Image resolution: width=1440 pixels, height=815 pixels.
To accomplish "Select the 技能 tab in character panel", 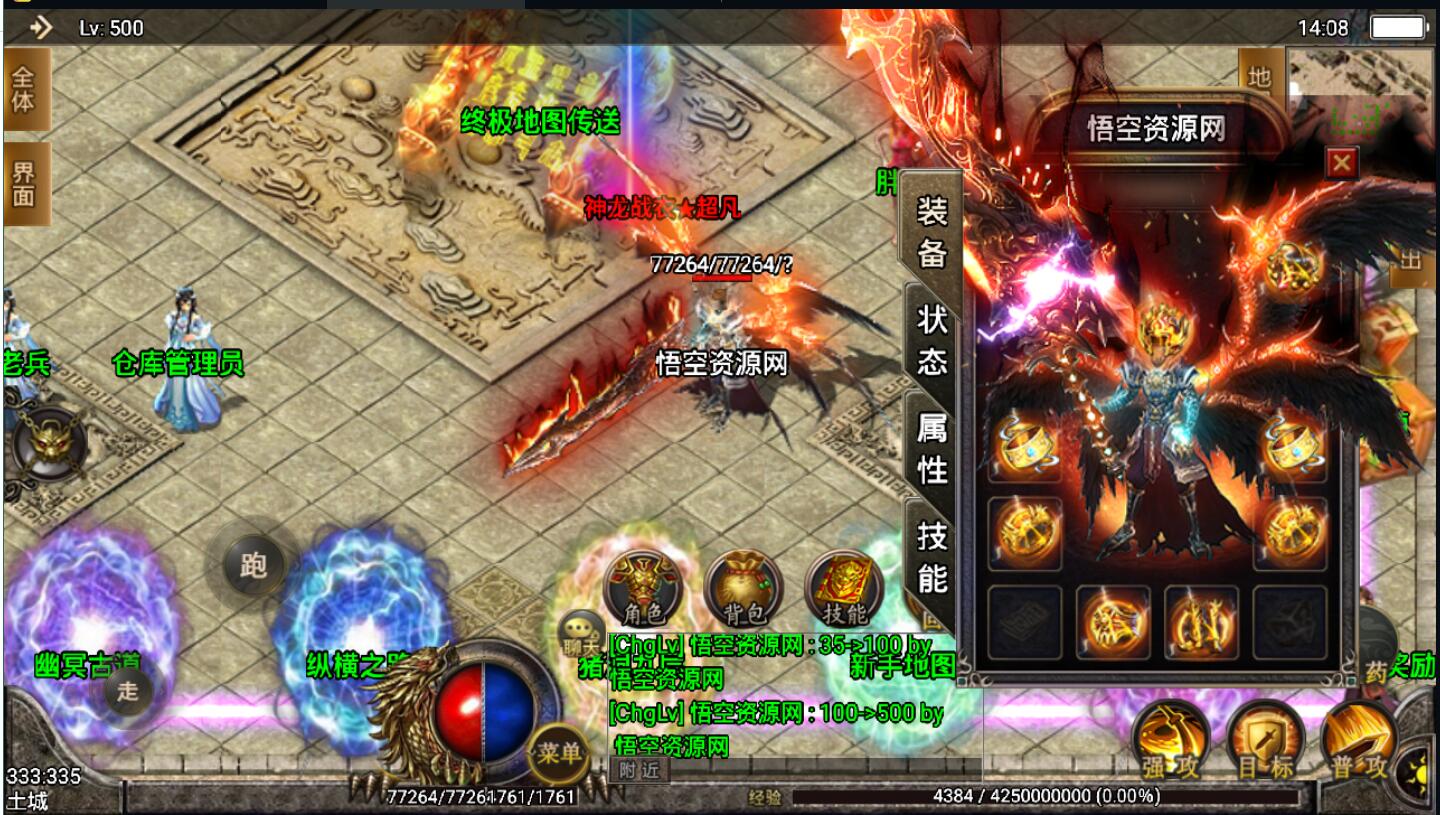I will tap(931, 556).
